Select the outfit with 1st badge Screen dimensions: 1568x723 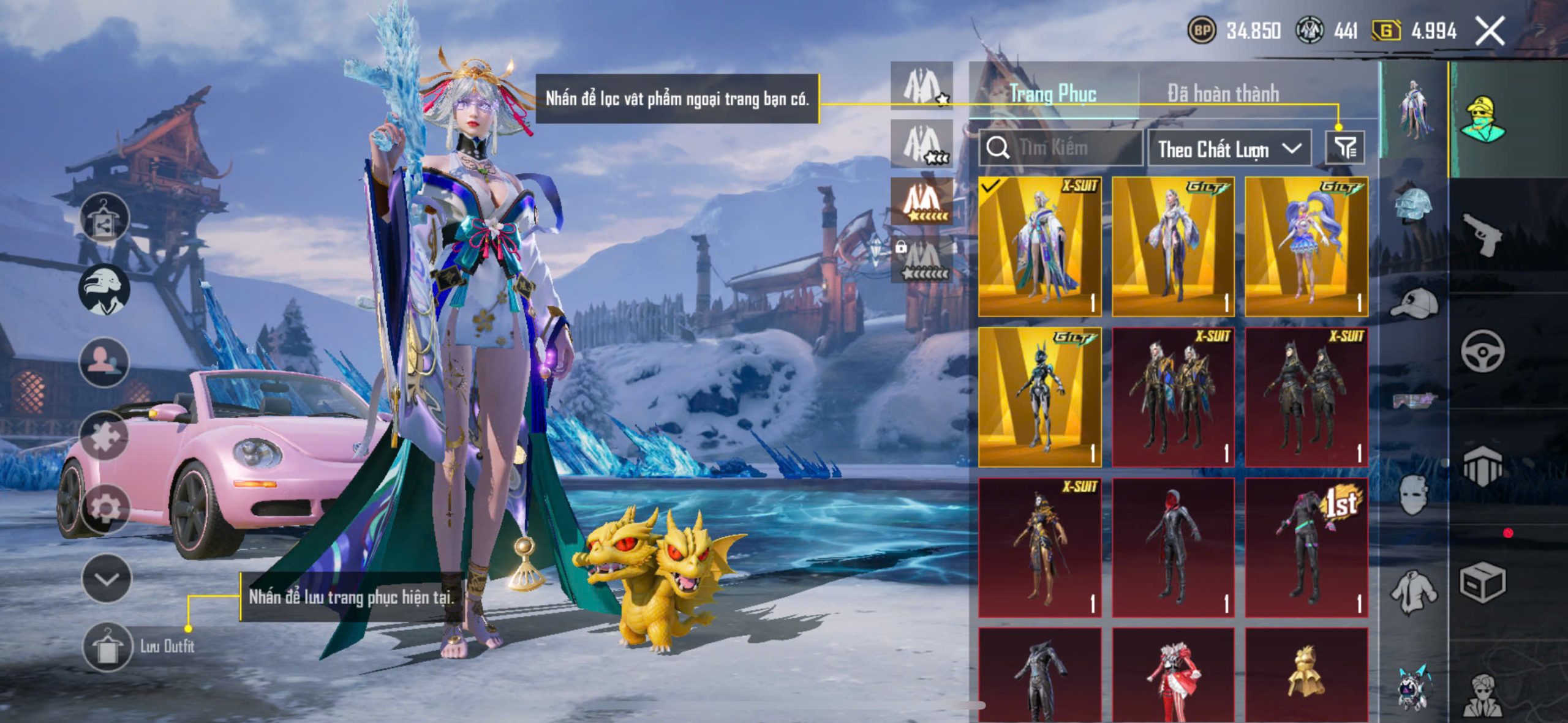click(x=1306, y=547)
